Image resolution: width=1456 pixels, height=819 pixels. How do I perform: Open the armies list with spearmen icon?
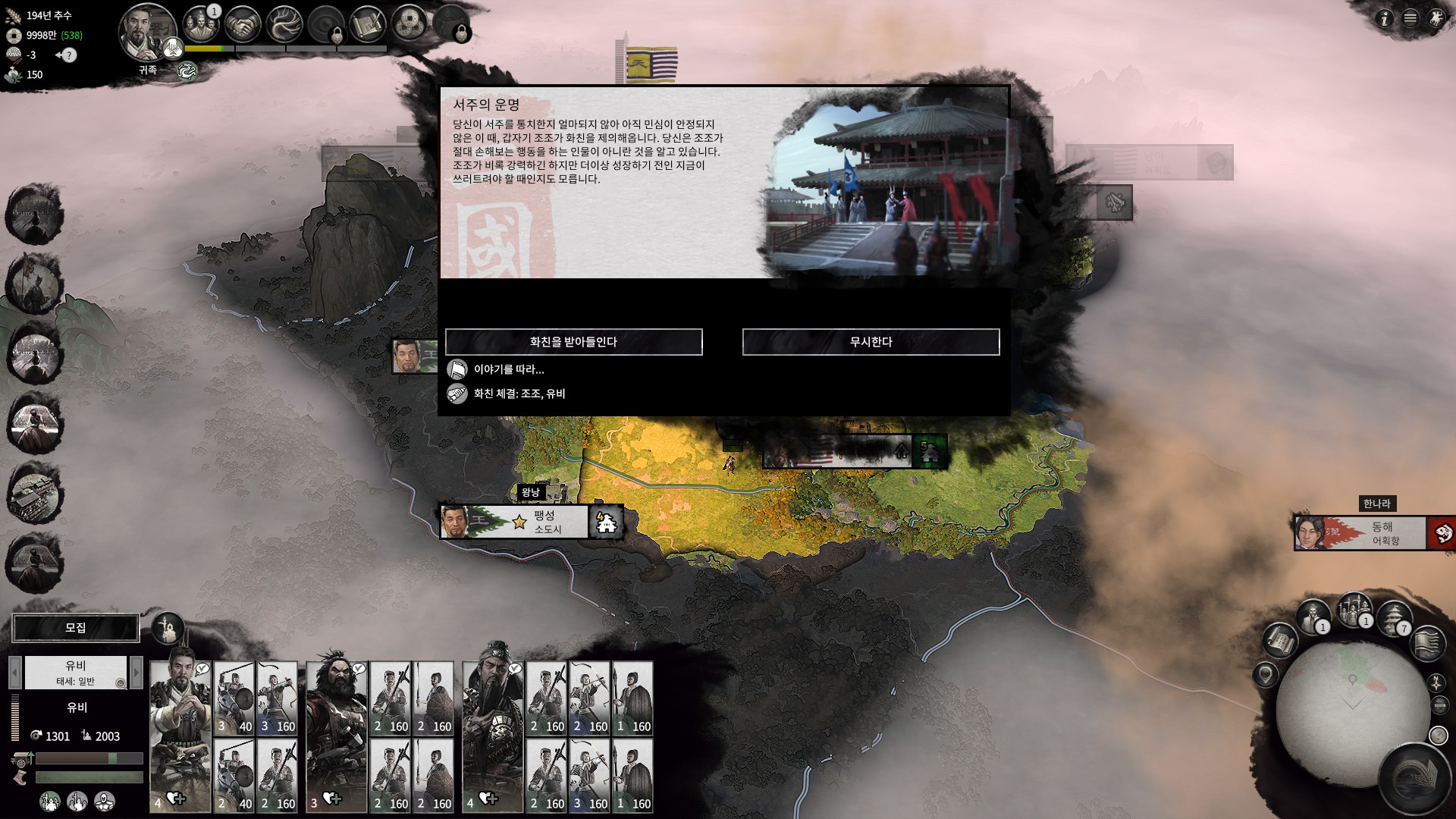(1354, 610)
